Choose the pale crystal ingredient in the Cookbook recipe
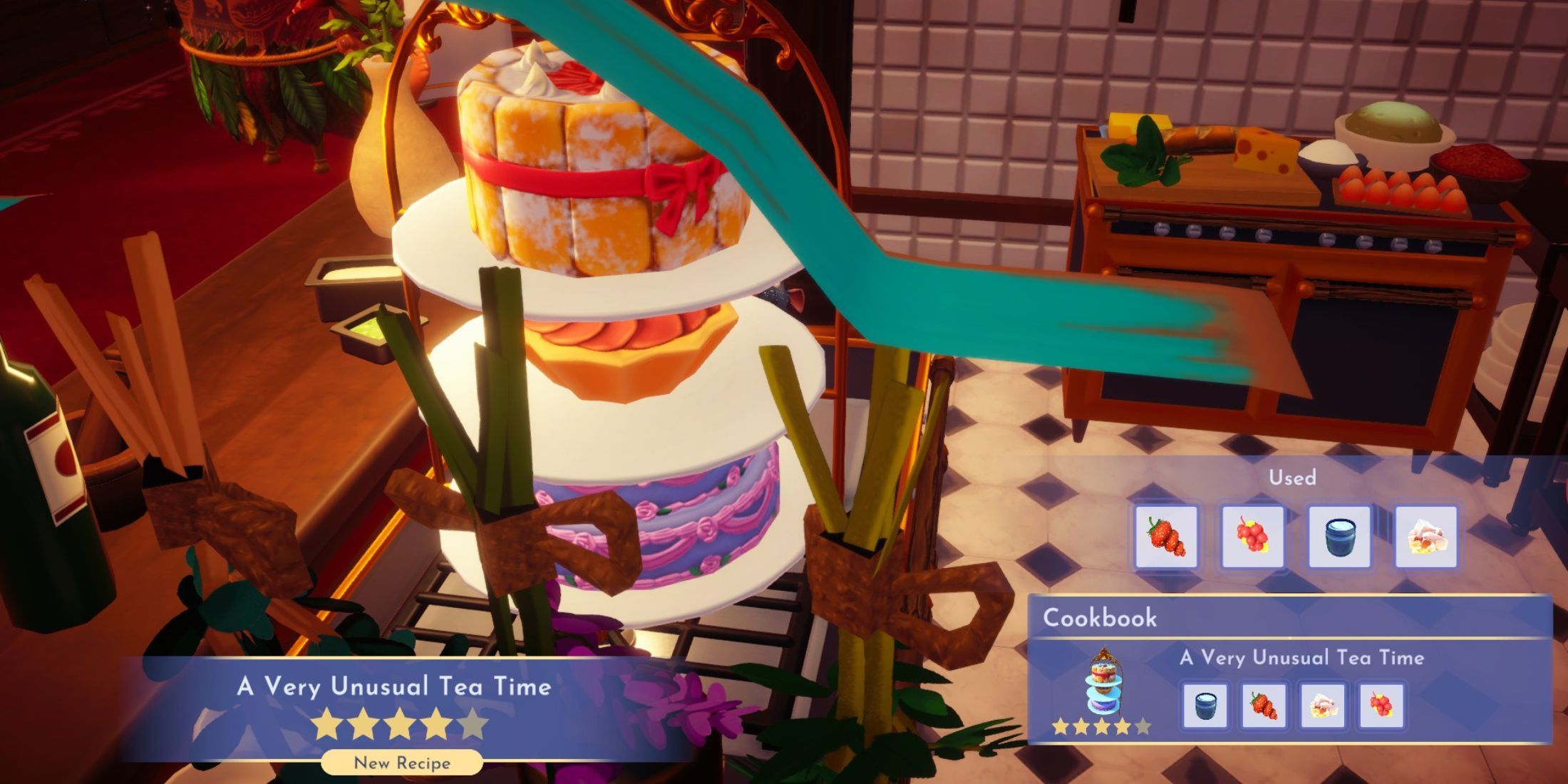This screenshot has width=1568, height=784. click(x=1322, y=706)
